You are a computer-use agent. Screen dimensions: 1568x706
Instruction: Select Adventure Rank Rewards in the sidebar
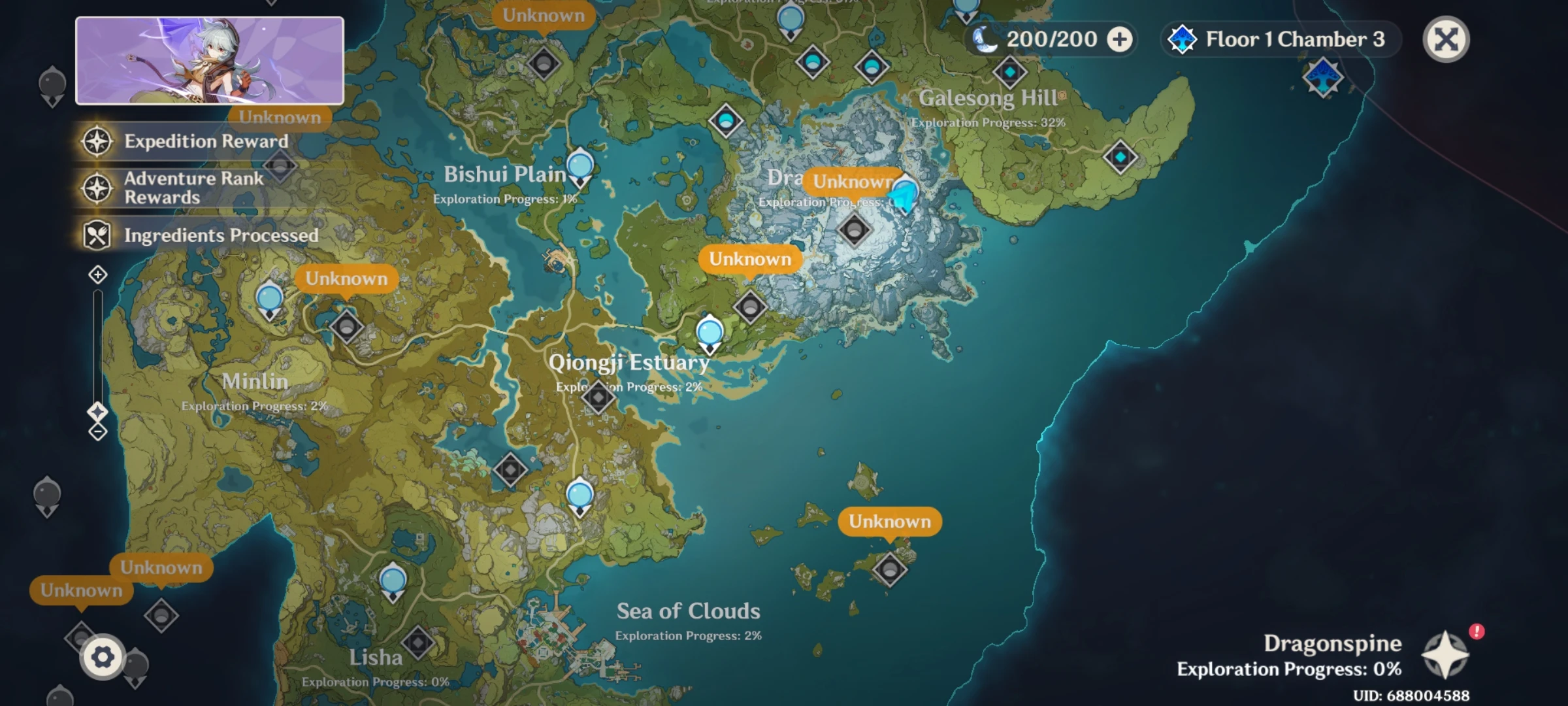(194, 188)
